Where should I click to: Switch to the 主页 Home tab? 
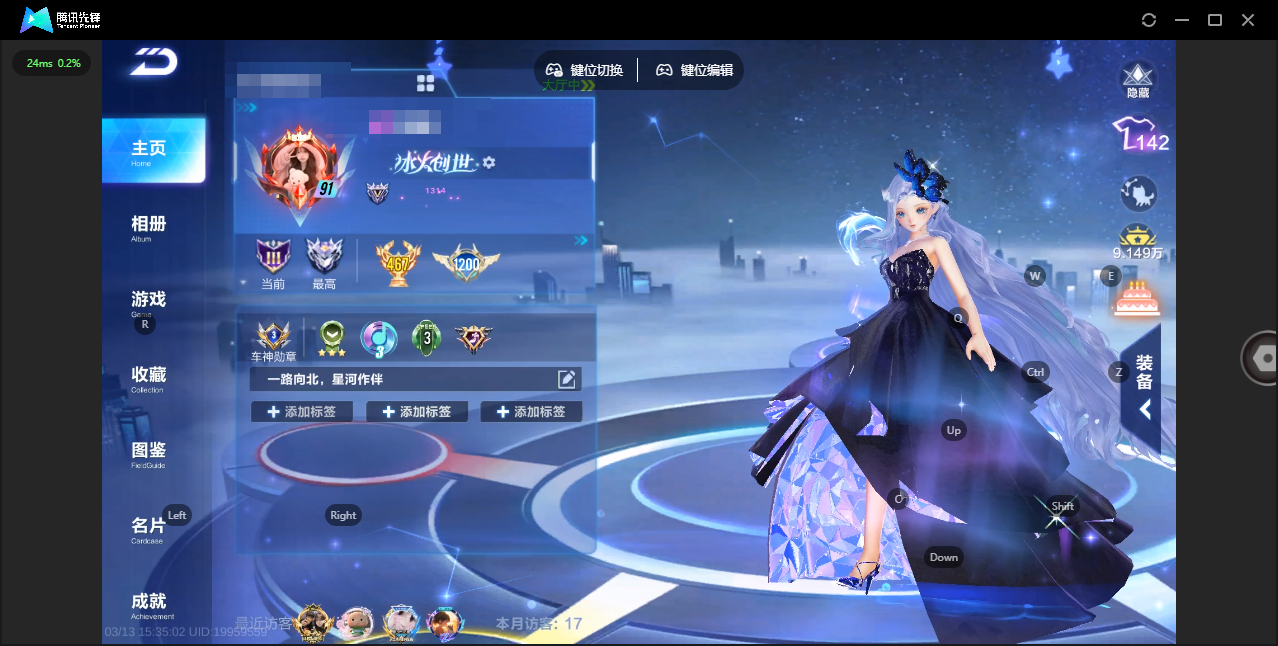(152, 150)
